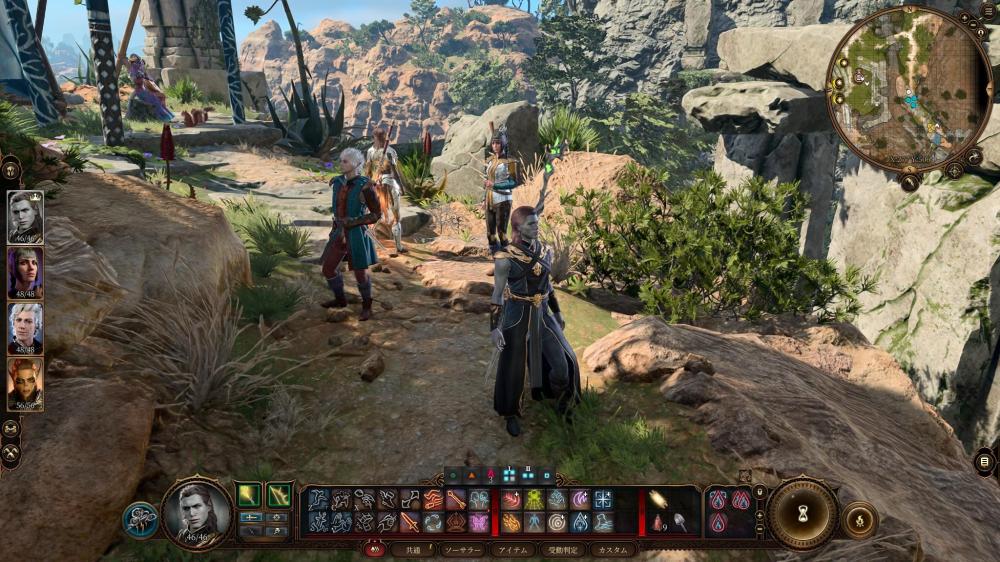Select the red-haired companion portrait with 56/56
Screen dimensions: 1000x562
[x=25, y=384]
